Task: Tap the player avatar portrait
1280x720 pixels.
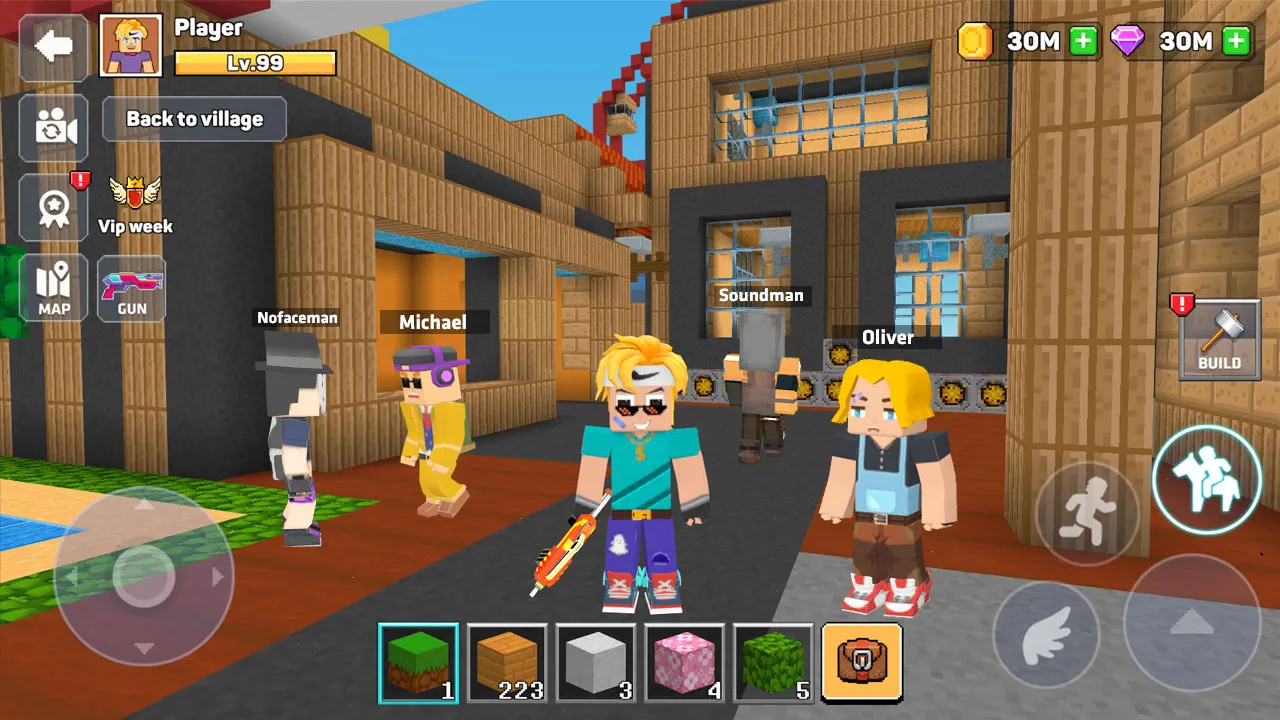Action: click(129, 45)
